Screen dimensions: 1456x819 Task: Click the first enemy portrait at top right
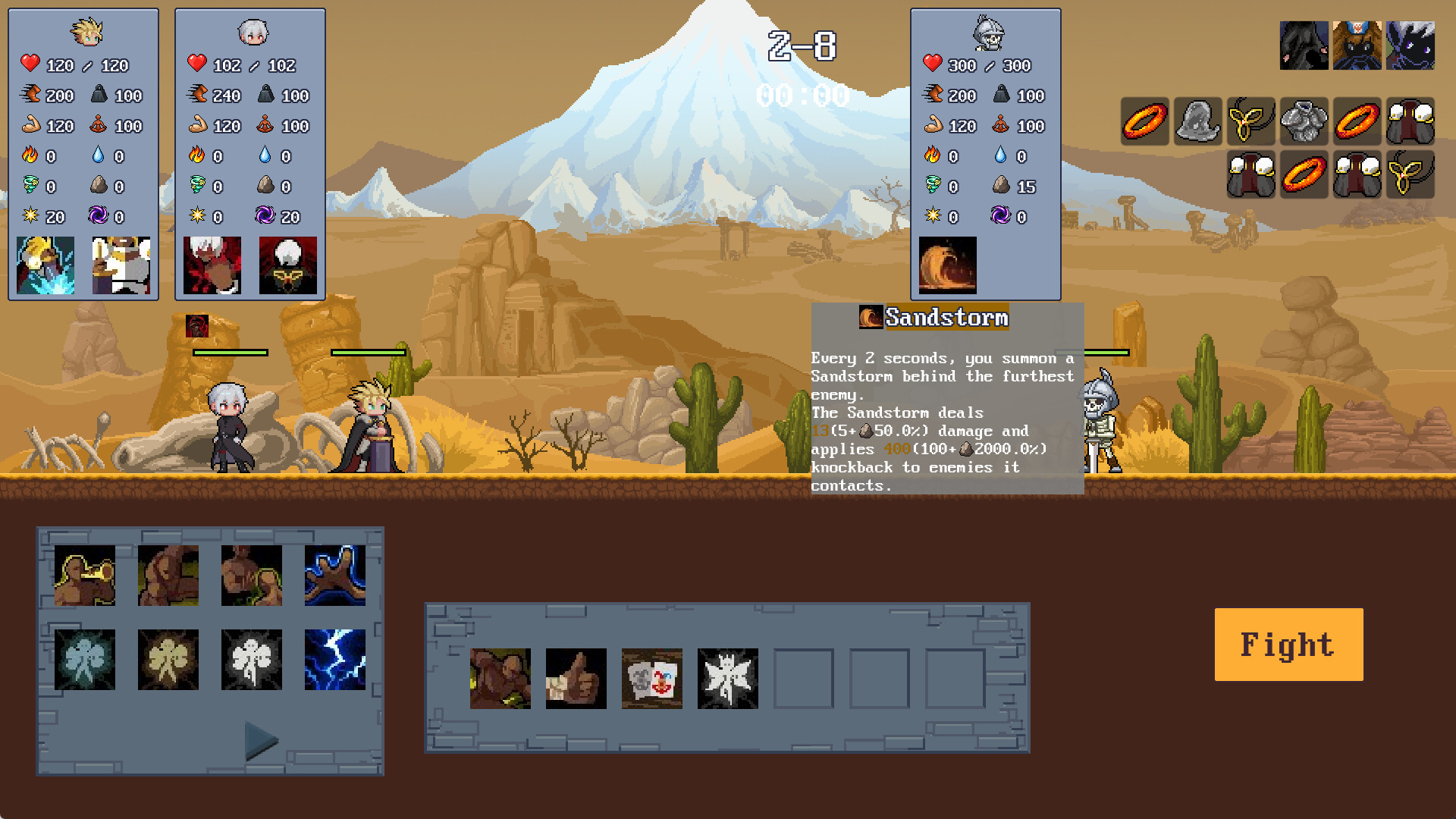[1305, 43]
